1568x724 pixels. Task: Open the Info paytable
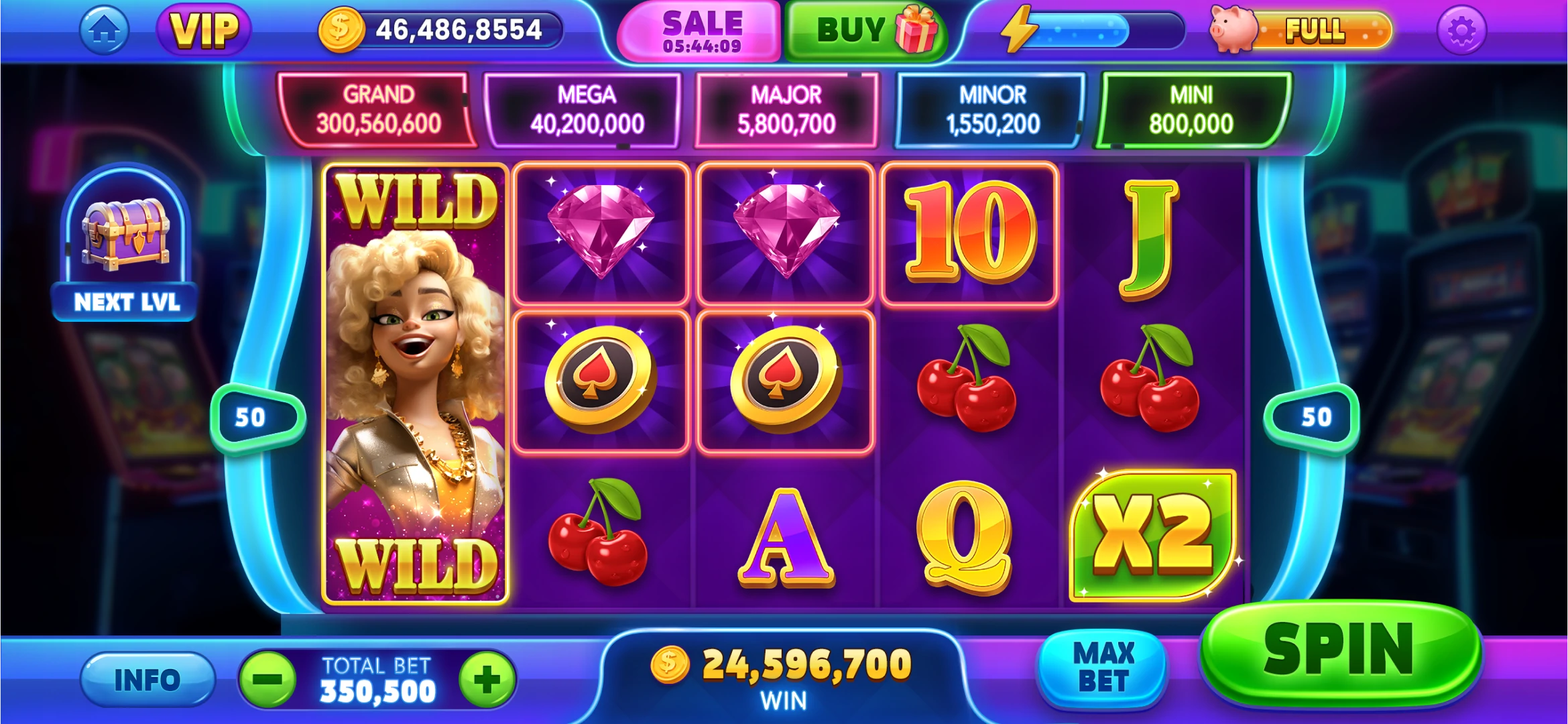[147, 680]
